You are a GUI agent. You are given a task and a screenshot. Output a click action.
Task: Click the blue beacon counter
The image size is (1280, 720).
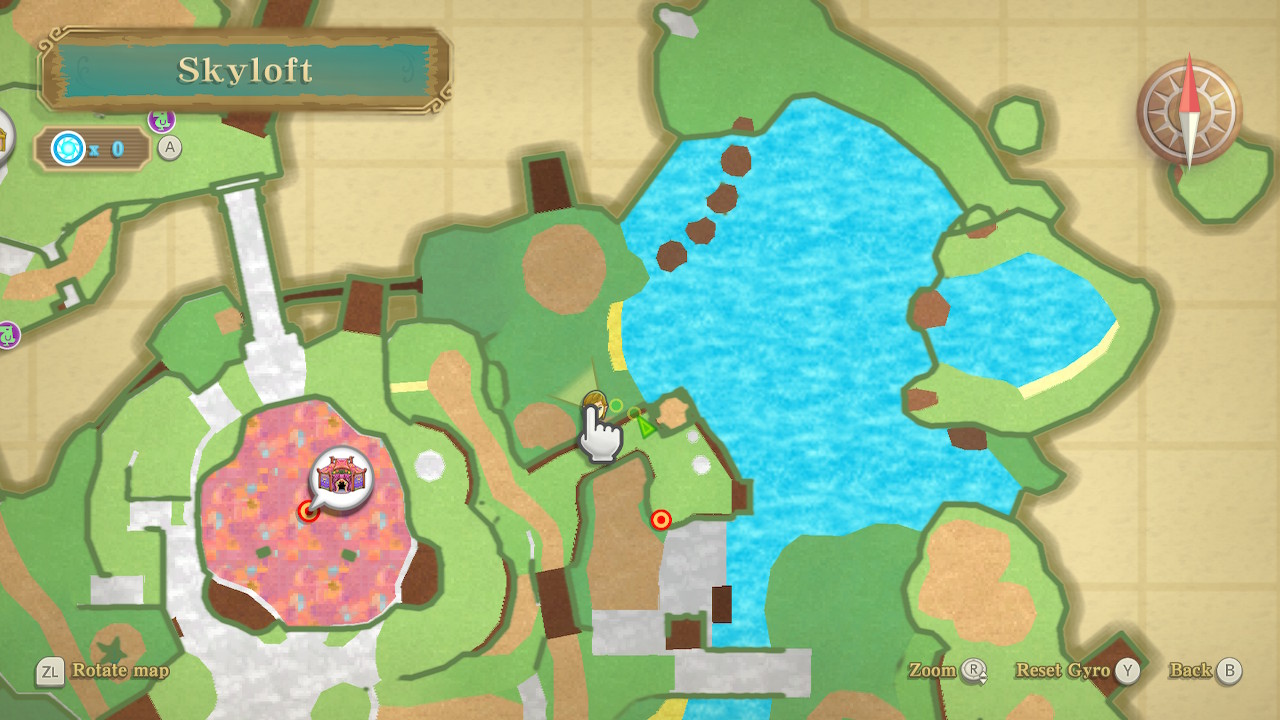tap(92, 149)
